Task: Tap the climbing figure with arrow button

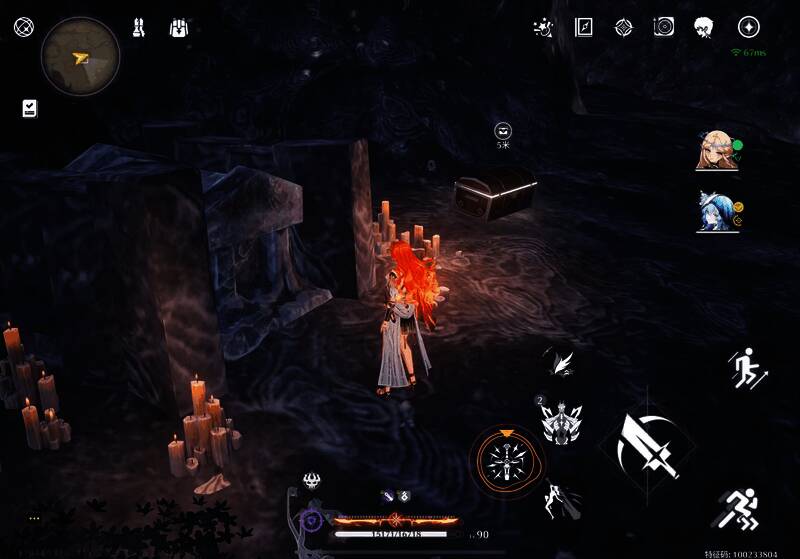Action: (x=746, y=368)
